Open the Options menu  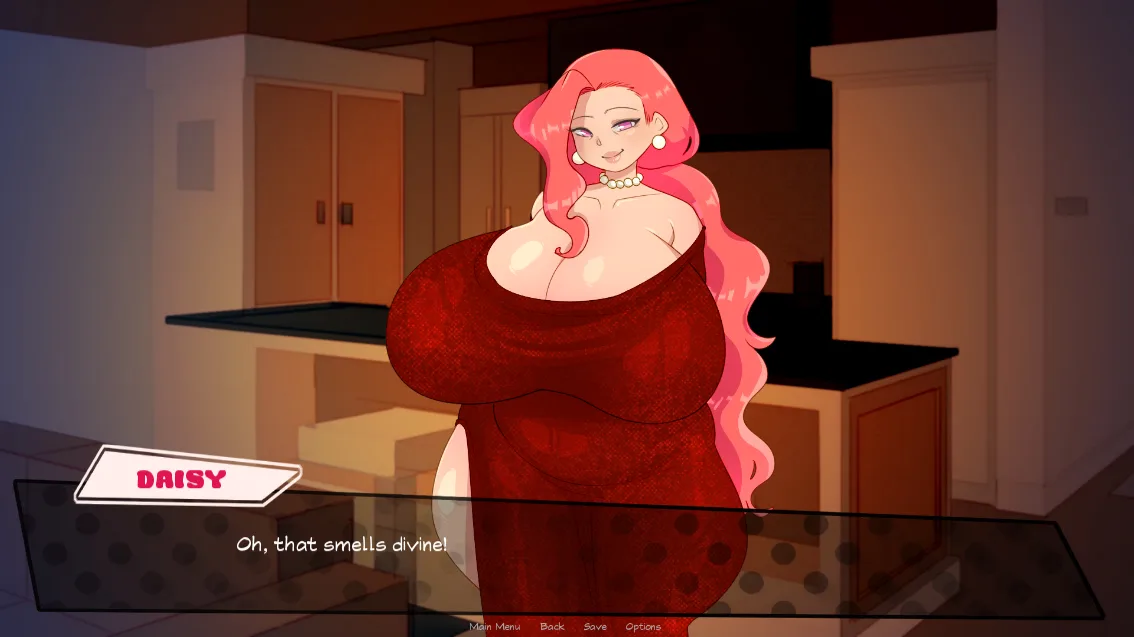point(643,627)
